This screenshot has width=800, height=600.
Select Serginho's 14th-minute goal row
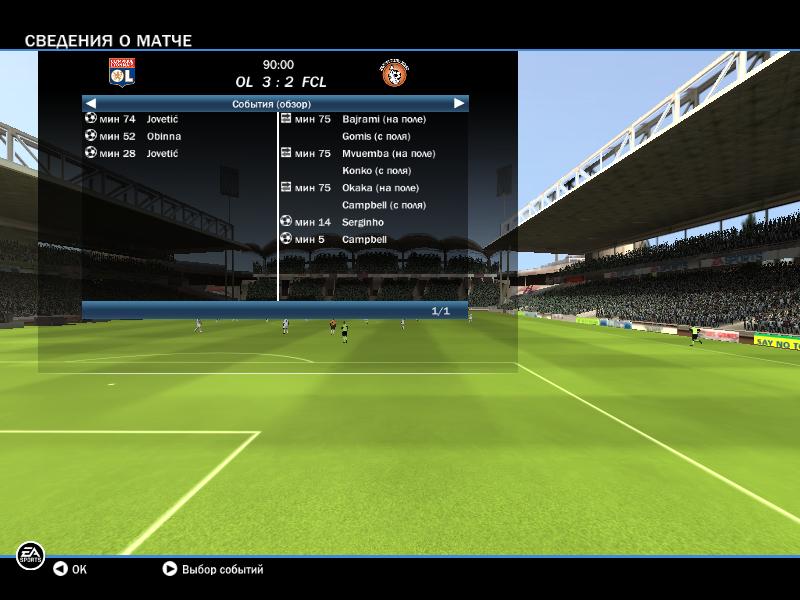coord(340,222)
